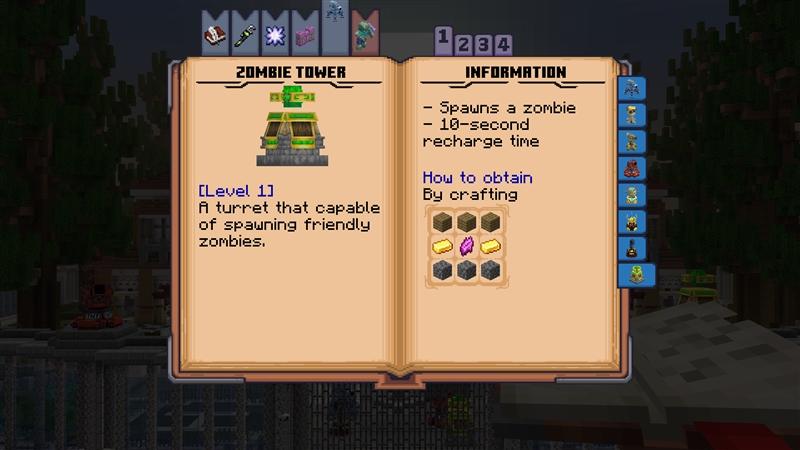800x450 pixels.
Task: Go to page 3
Action: 484,44
